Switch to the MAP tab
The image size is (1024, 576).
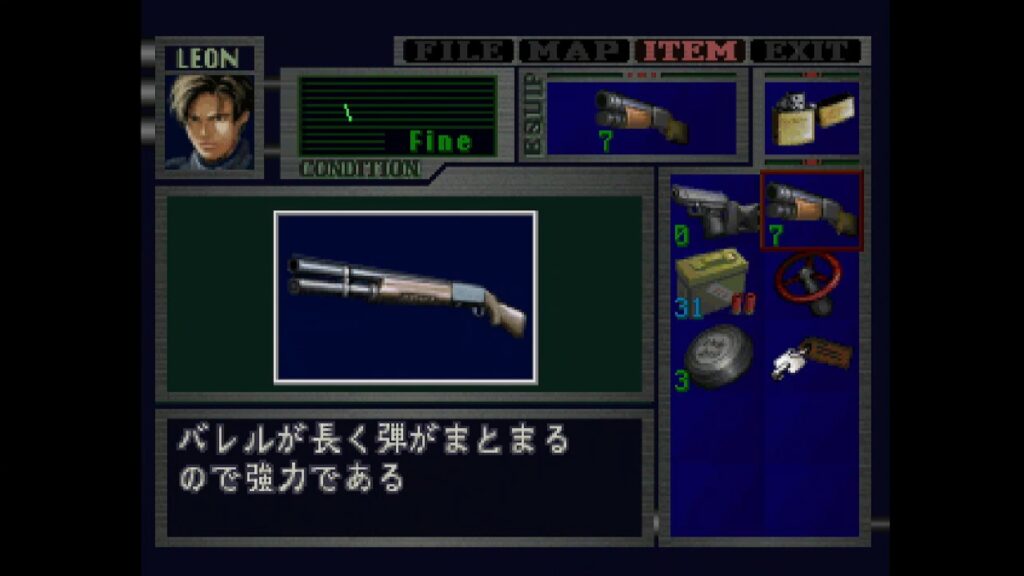[575, 51]
